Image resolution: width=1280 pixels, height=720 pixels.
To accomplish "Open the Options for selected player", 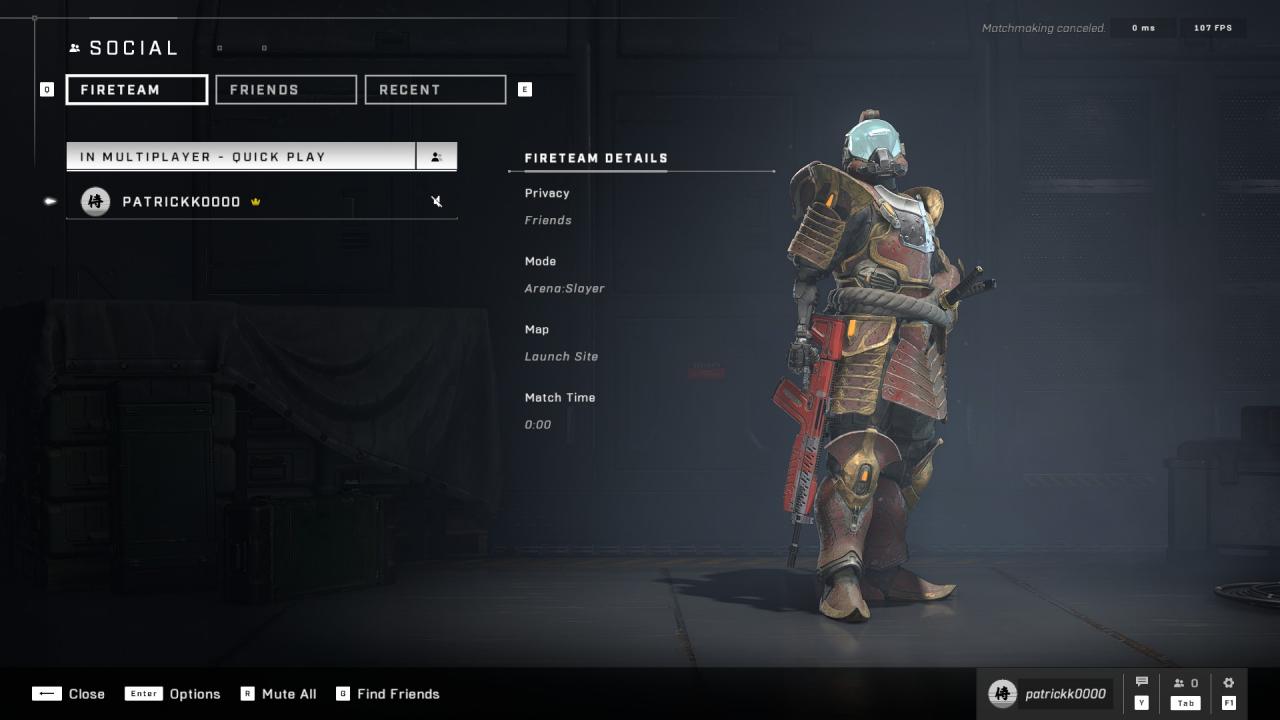I will pos(173,694).
